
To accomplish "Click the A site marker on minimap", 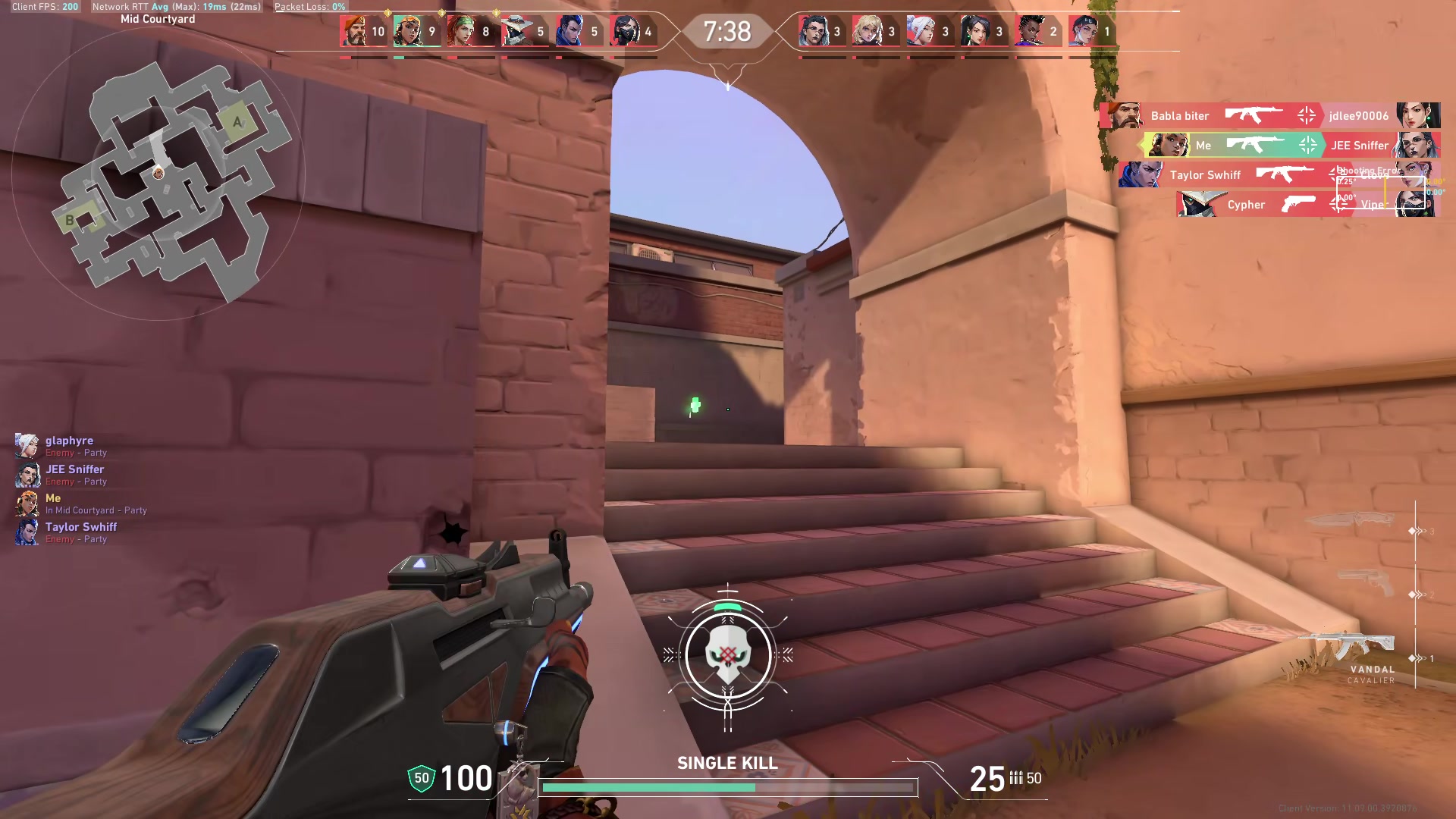I will tap(237, 121).
